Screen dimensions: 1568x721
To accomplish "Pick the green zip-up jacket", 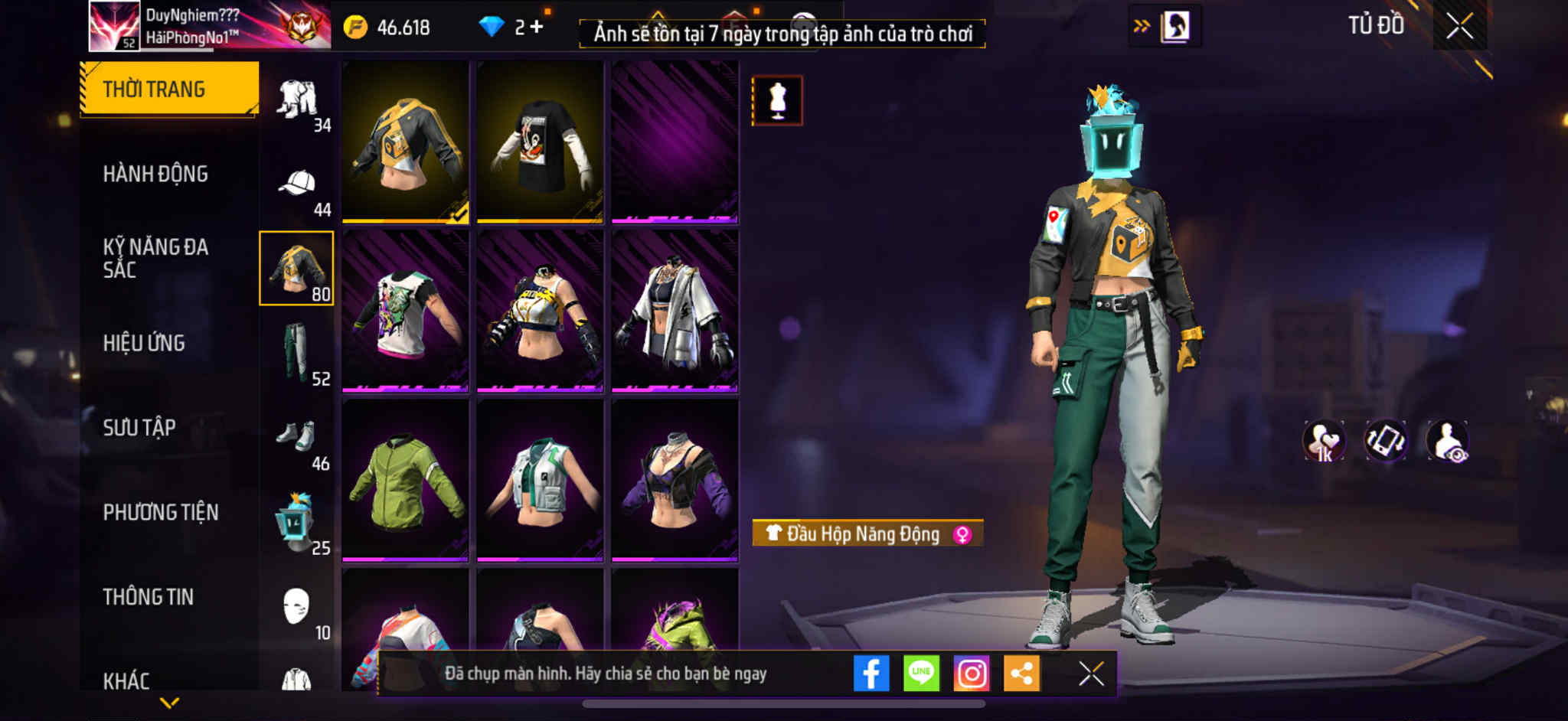I will 405,481.
